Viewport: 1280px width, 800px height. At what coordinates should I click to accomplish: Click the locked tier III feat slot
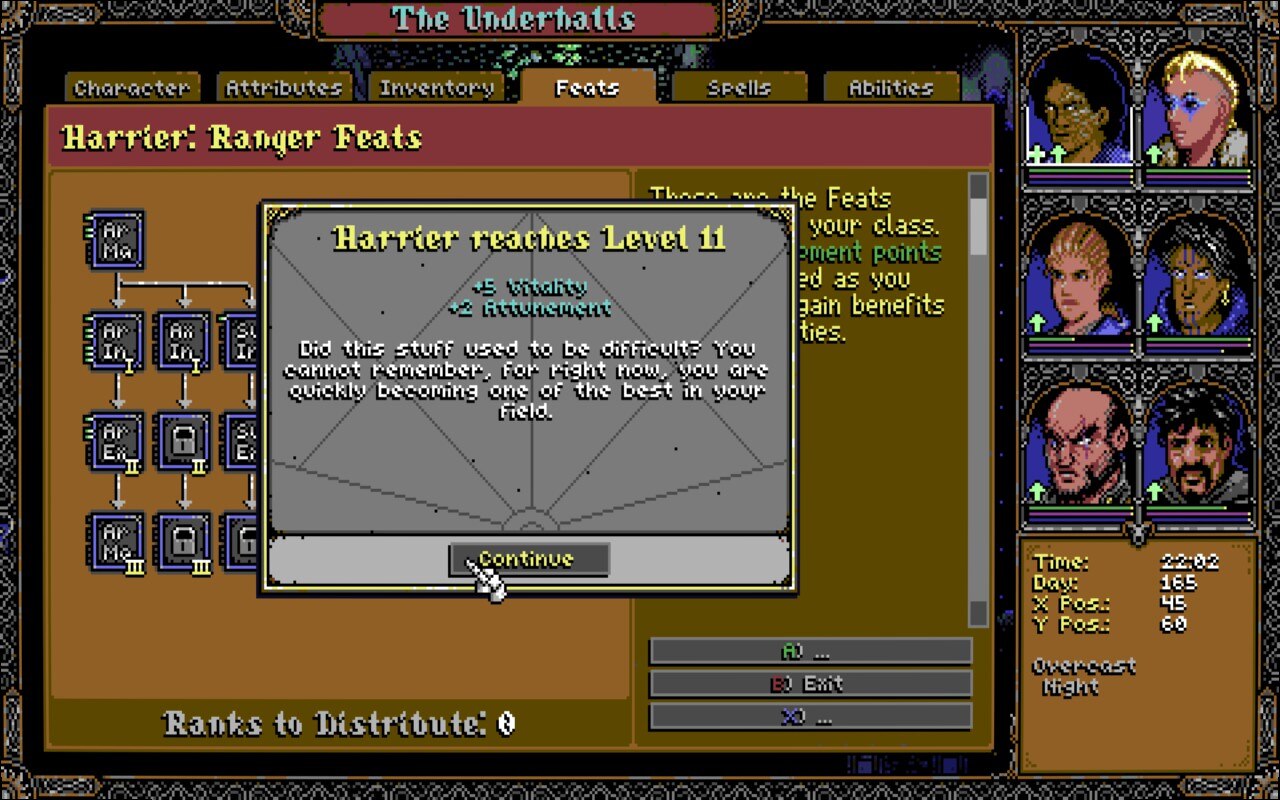[x=183, y=543]
